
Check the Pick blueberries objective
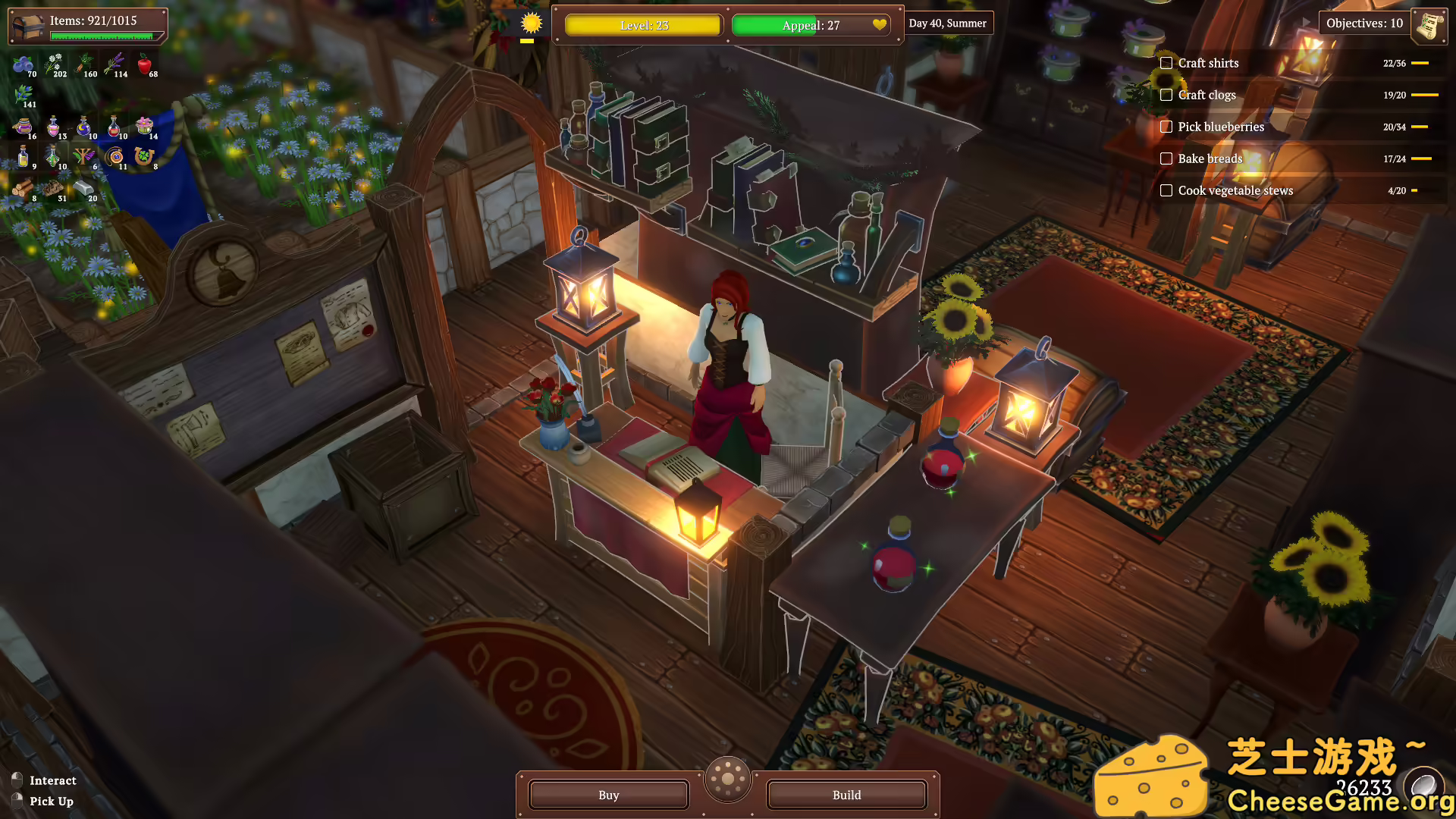(x=1166, y=127)
